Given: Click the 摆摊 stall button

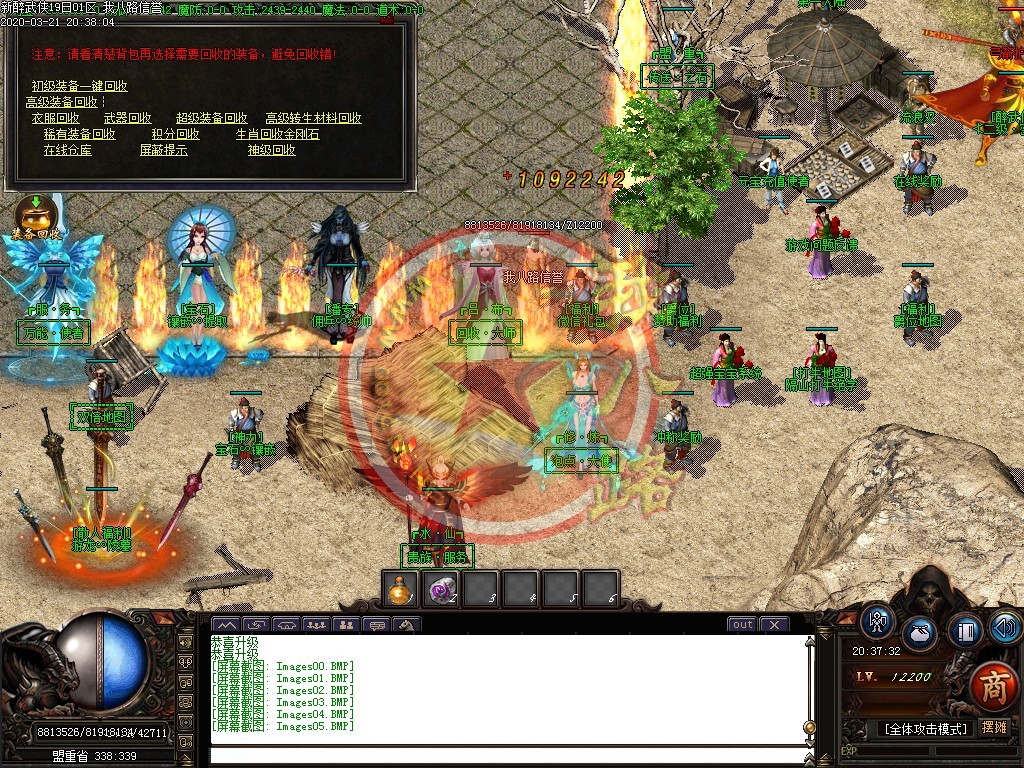Looking at the screenshot, I should (994, 728).
